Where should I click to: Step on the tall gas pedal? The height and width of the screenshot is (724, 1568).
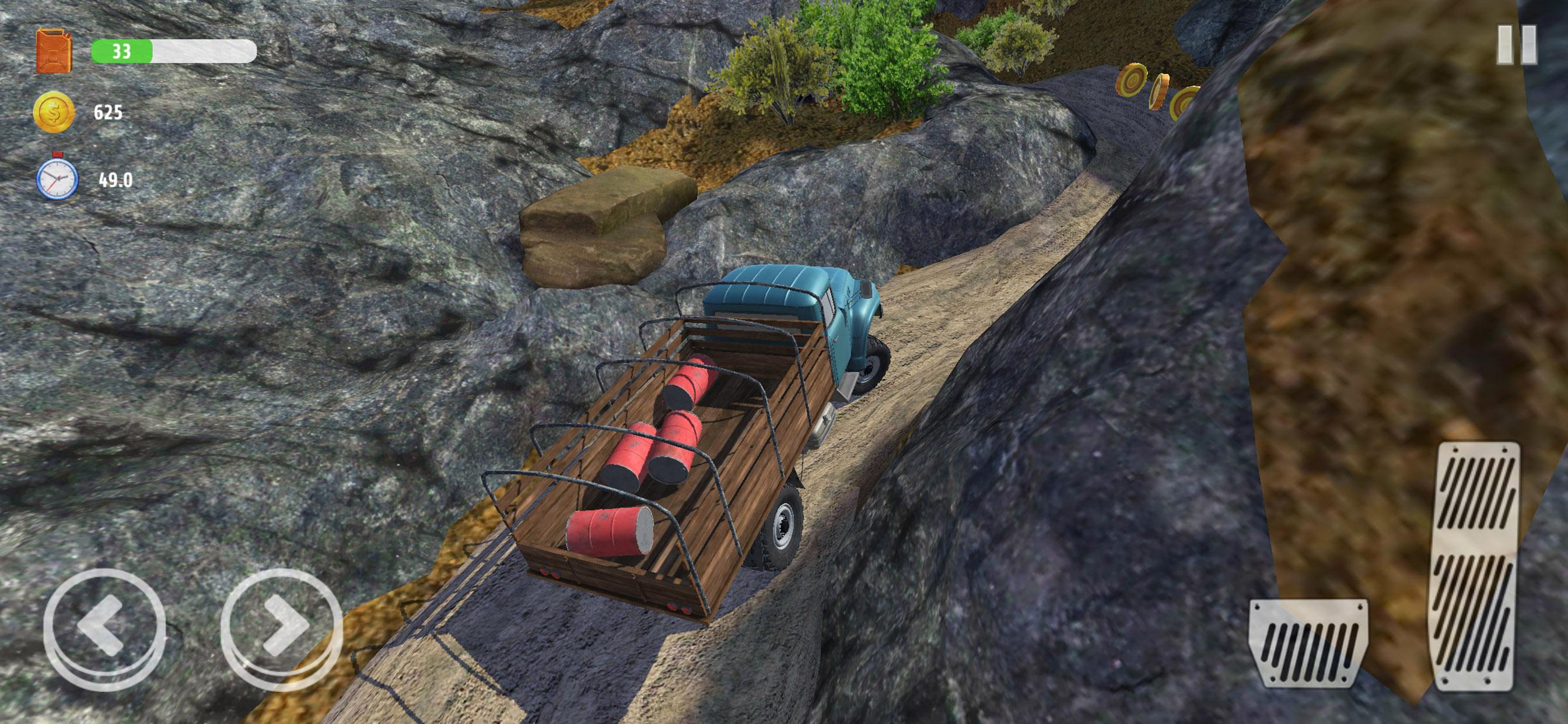pyautogui.click(x=1475, y=565)
